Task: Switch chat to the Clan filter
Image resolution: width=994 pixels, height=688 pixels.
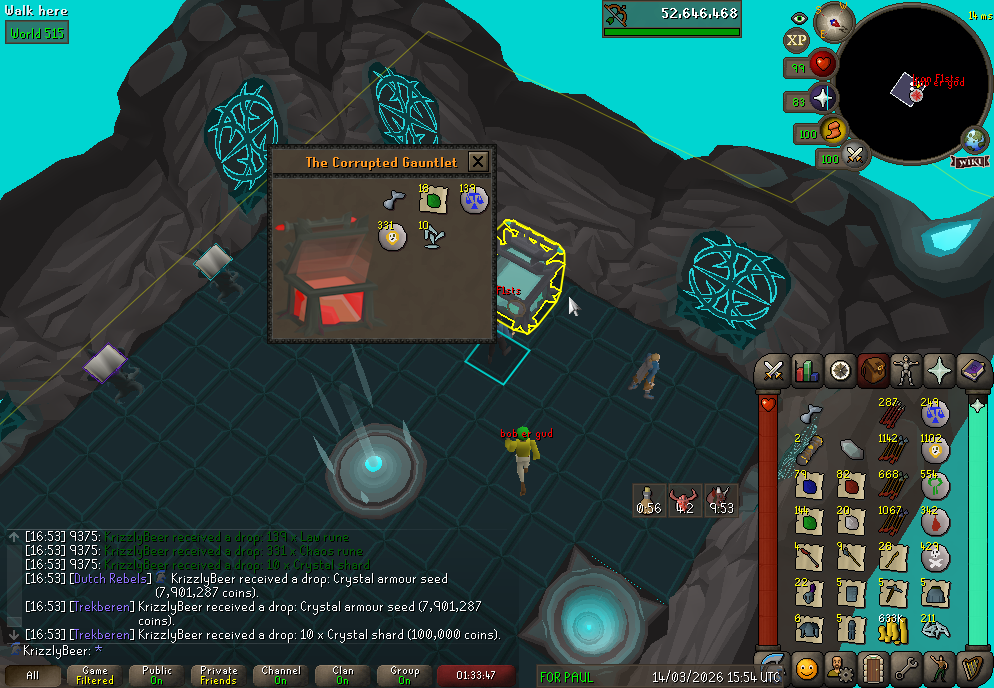Action: coord(342,676)
